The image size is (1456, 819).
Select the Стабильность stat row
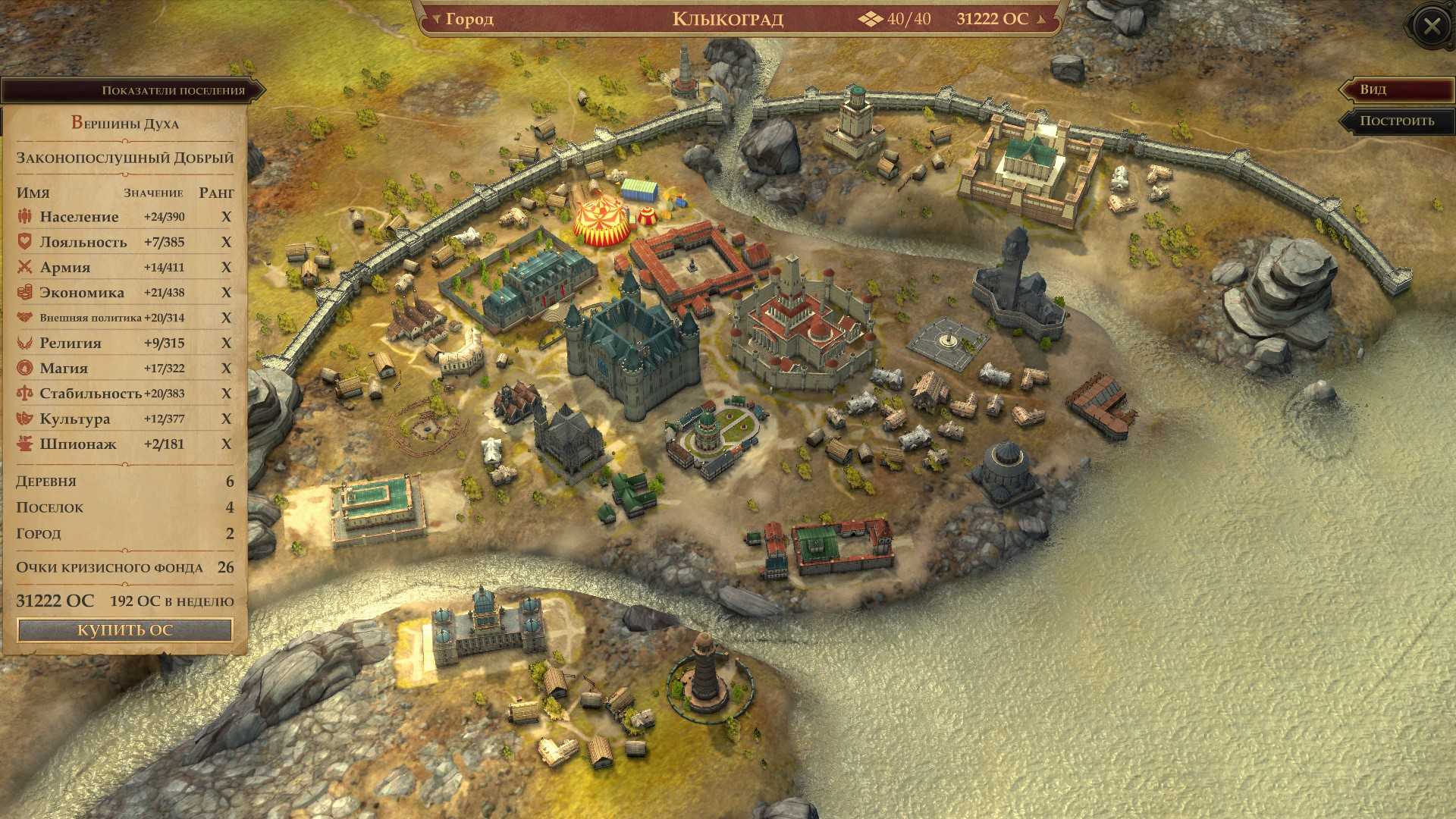pyautogui.click(x=125, y=394)
